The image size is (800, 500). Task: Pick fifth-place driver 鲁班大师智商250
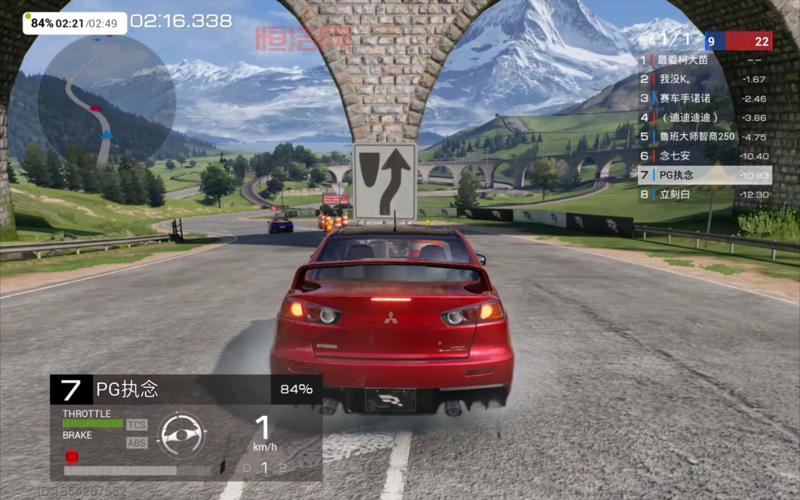[704, 136]
